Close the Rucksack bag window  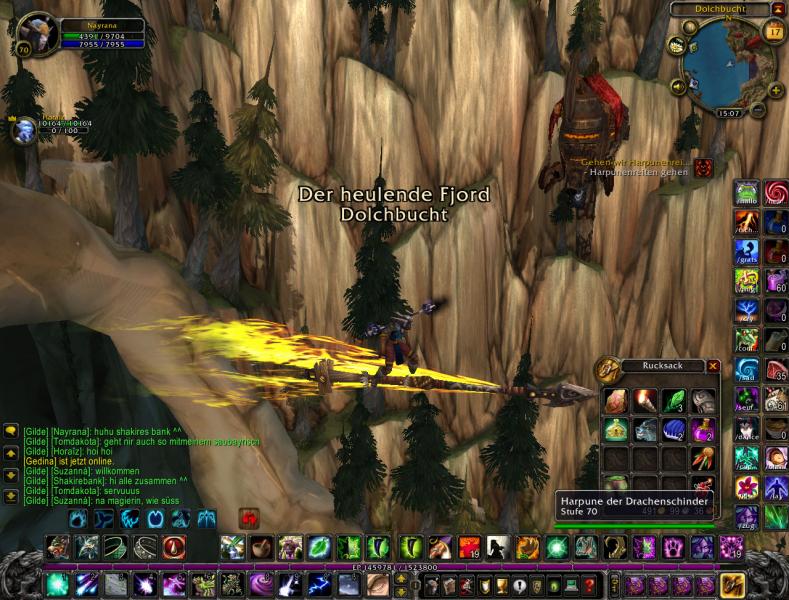click(x=713, y=366)
